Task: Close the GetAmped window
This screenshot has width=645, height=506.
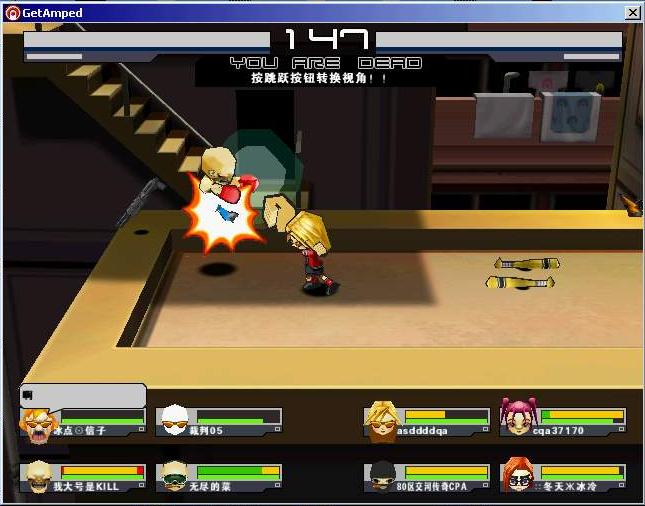Action: (x=632, y=13)
